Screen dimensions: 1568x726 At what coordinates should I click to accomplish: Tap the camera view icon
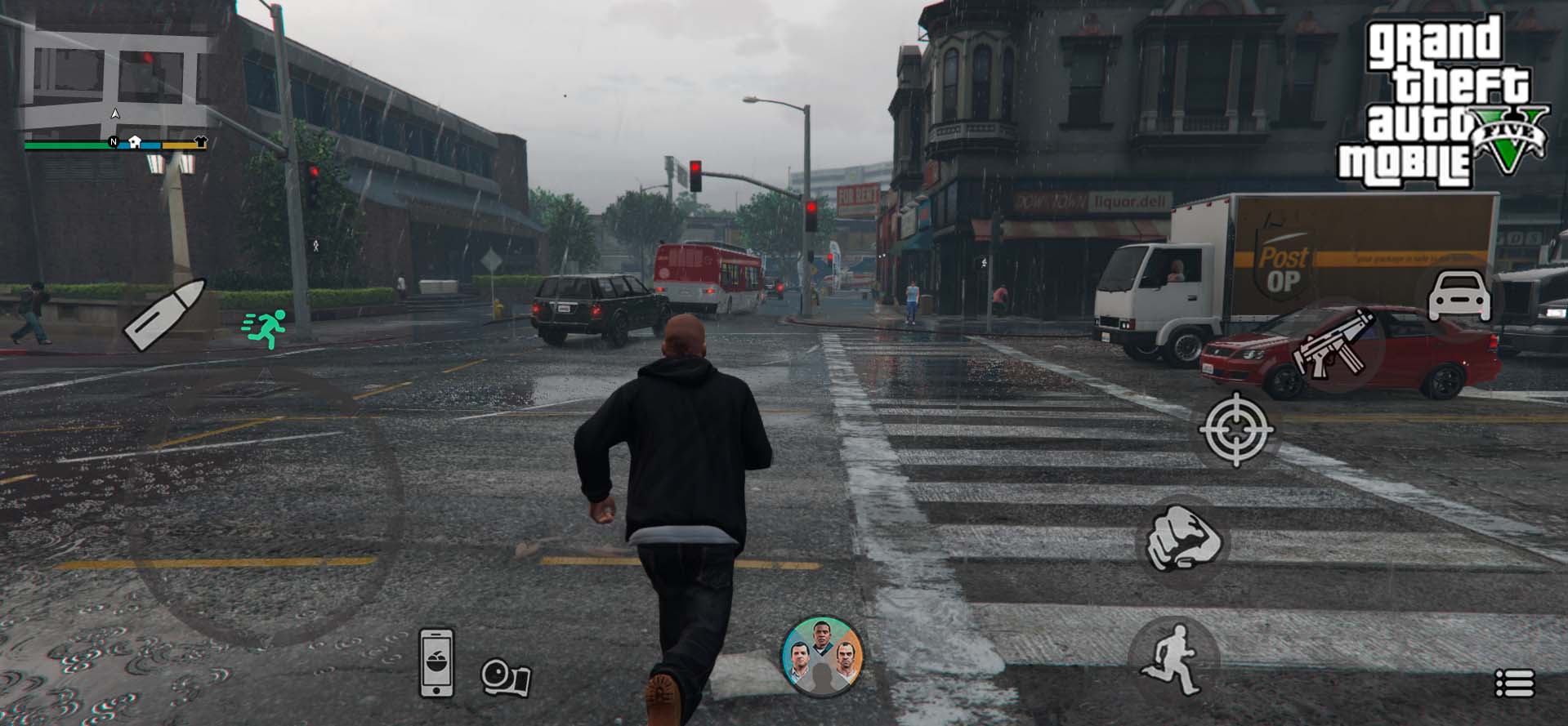coord(506,677)
